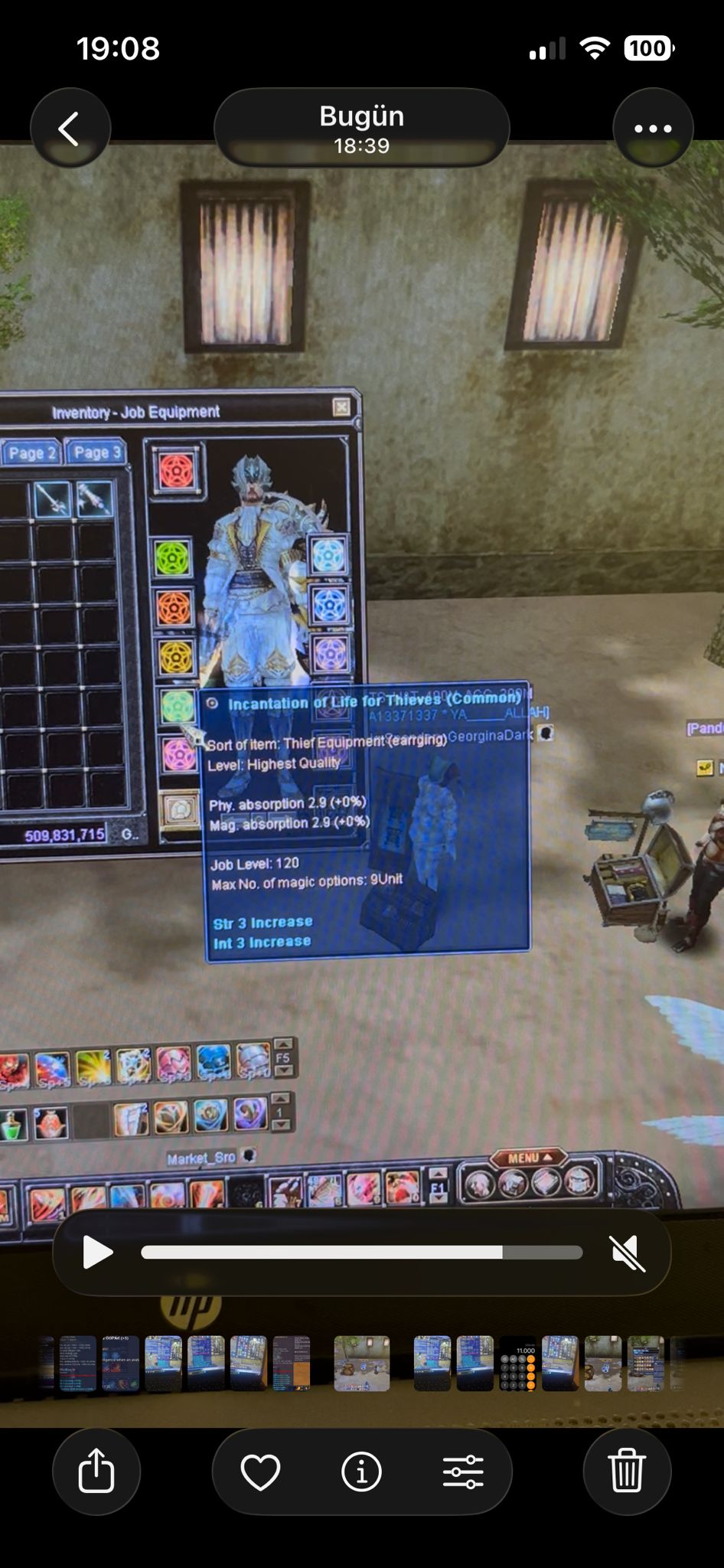Select the dark blue pentagram equipment slot
This screenshot has width=724, height=1568.
[330, 606]
